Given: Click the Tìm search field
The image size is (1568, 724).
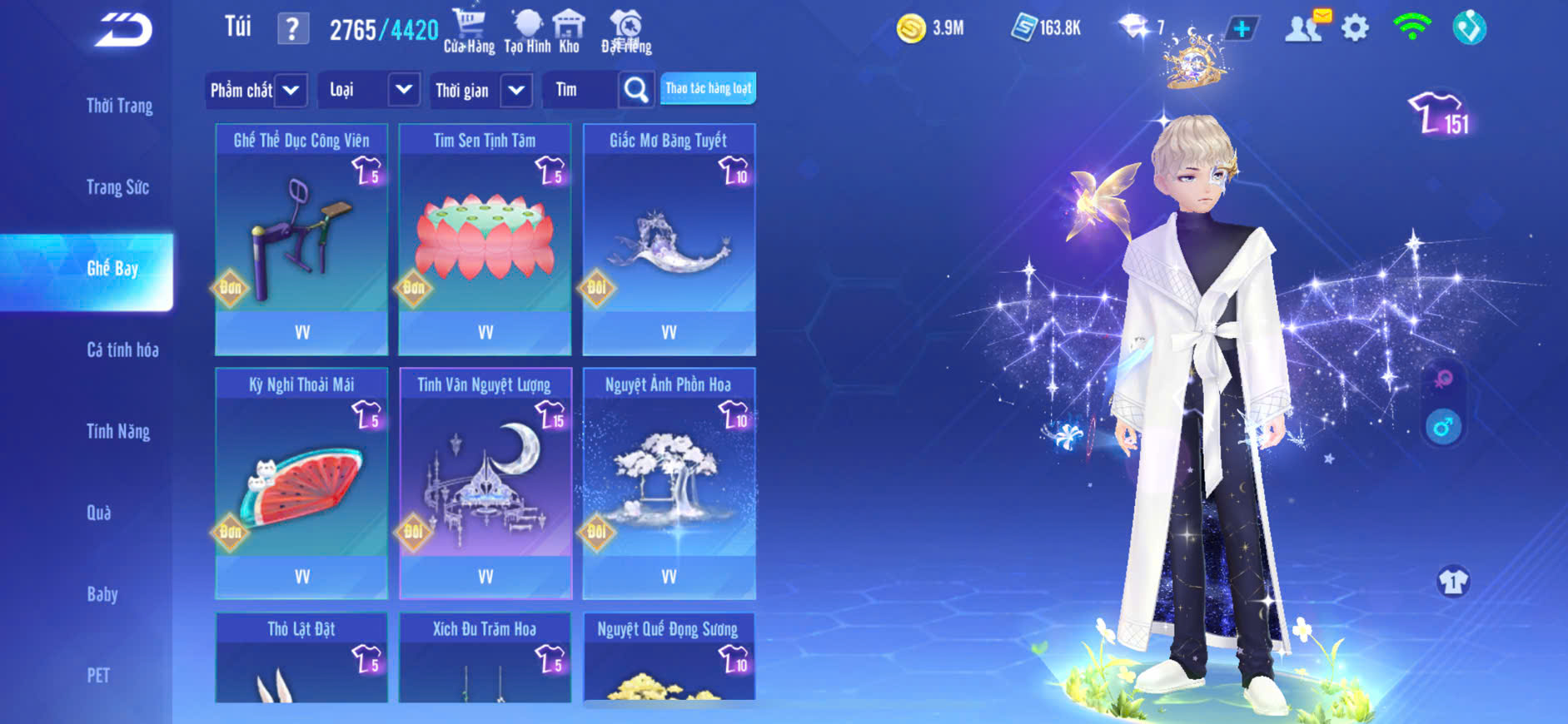Looking at the screenshot, I should pos(580,90).
